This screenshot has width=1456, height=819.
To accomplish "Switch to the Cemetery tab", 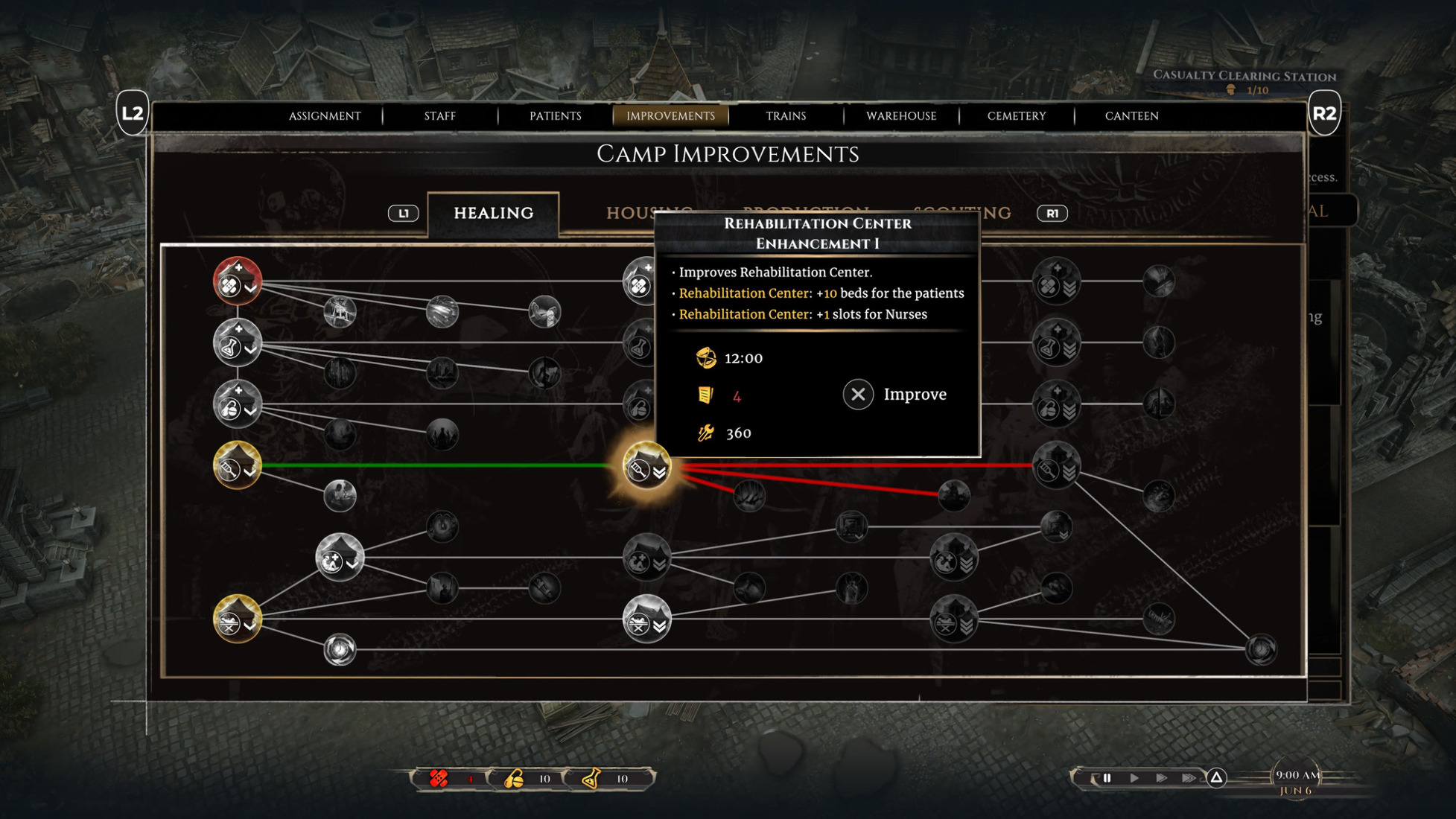I will 1017,116.
